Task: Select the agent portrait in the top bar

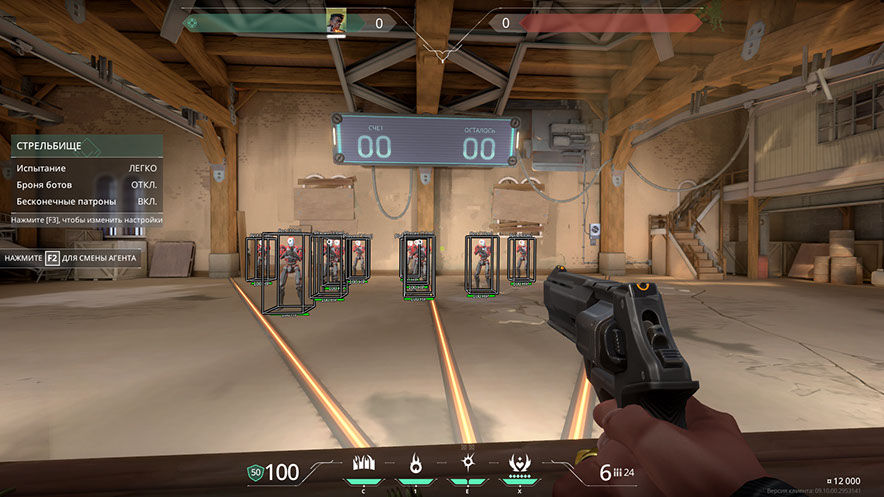Action: coord(335,22)
